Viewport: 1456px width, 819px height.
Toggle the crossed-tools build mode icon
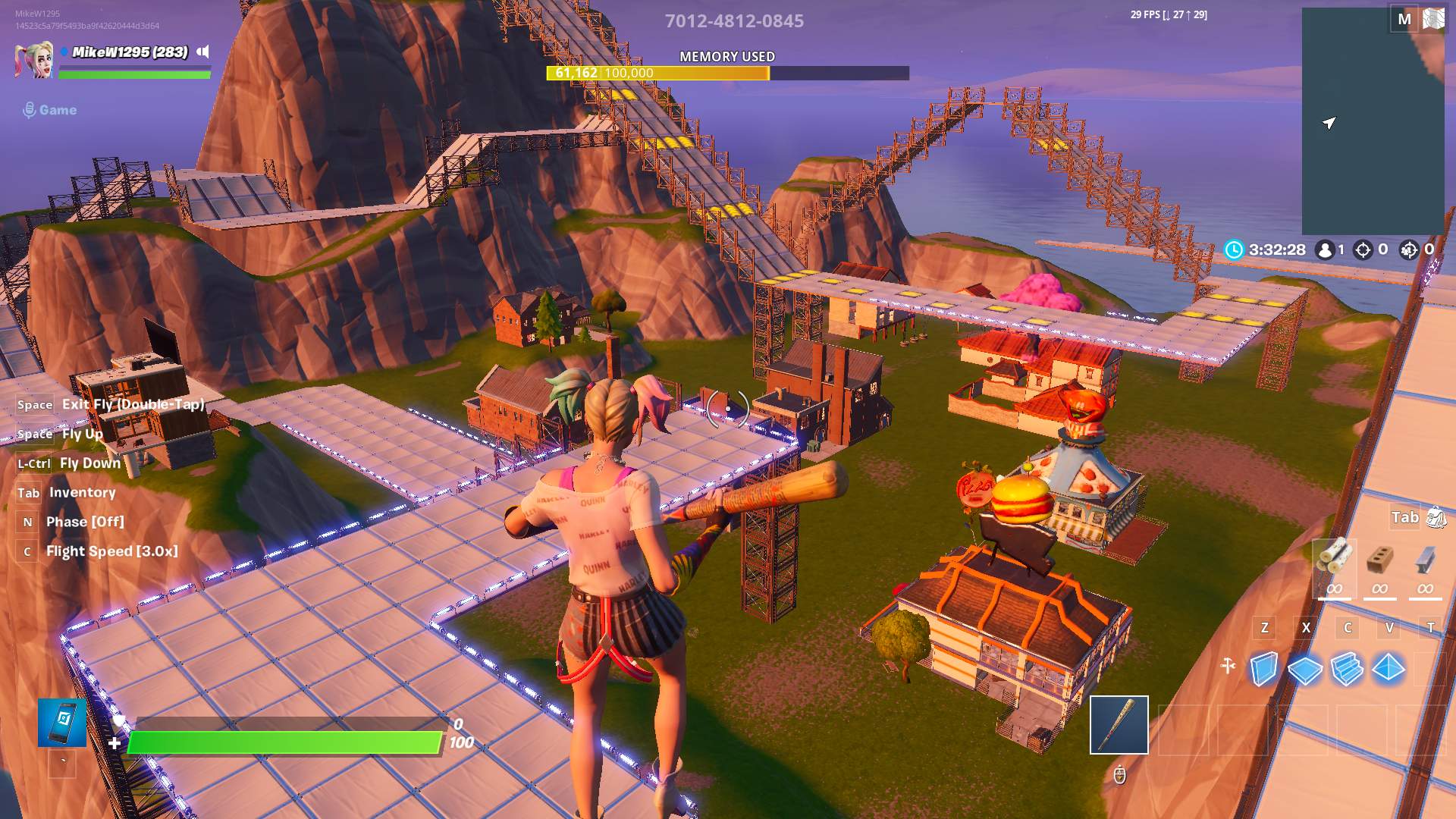[1228, 666]
